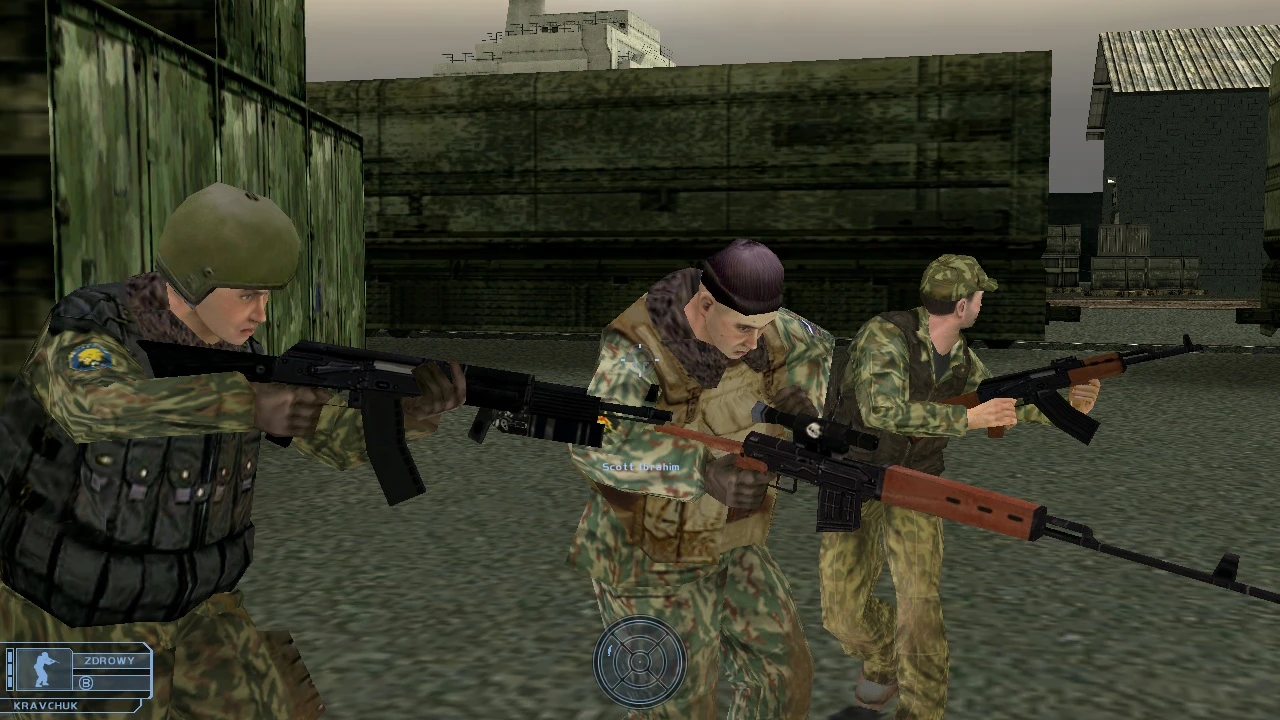Select the center dot of the command wheel
The width and height of the screenshot is (1280, 720).
pos(640,662)
